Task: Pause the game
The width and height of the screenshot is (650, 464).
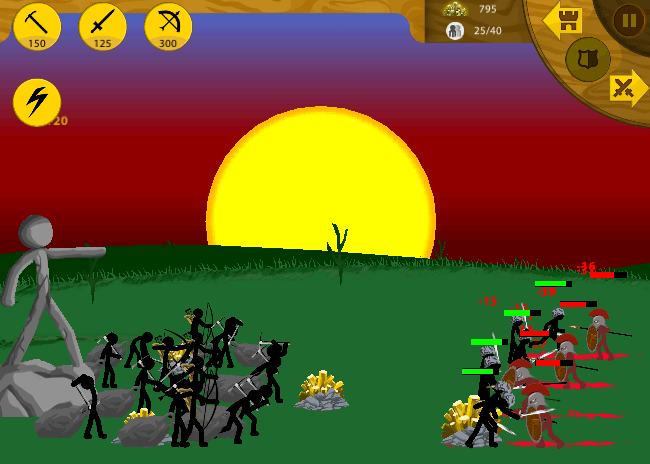Action: coord(628,19)
